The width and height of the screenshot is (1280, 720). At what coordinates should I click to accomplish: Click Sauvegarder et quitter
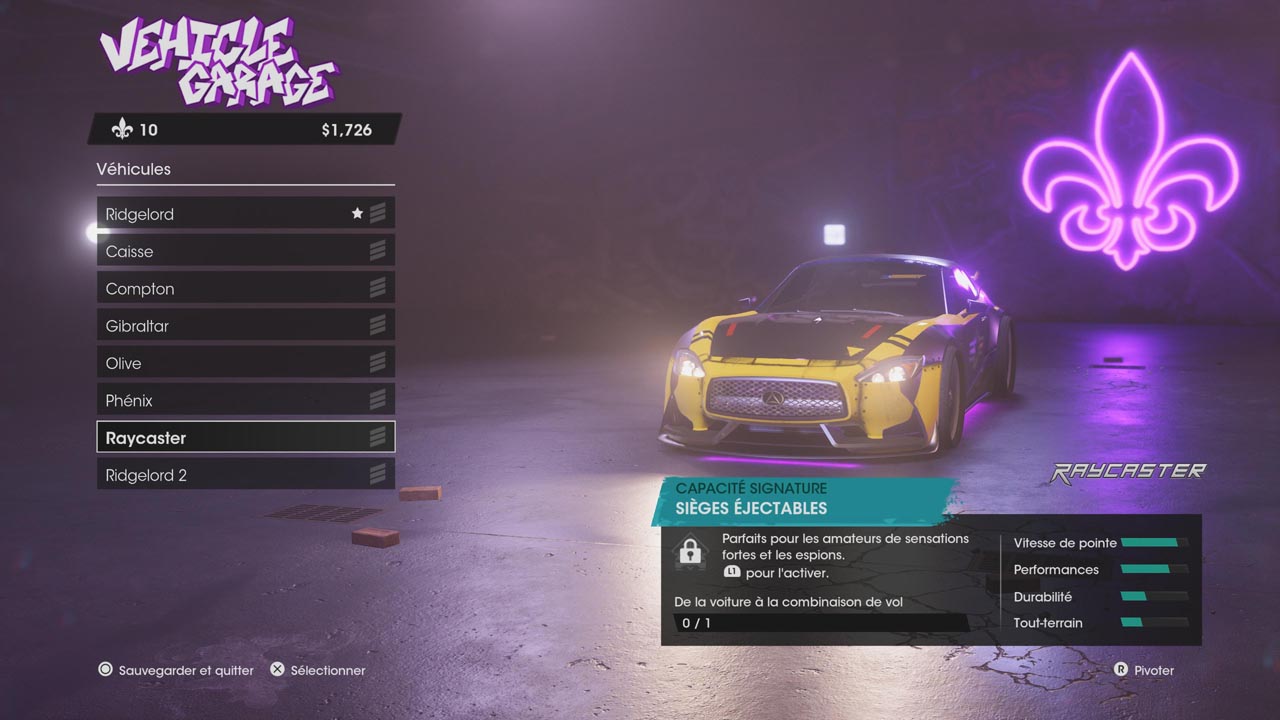pyautogui.click(x=177, y=670)
